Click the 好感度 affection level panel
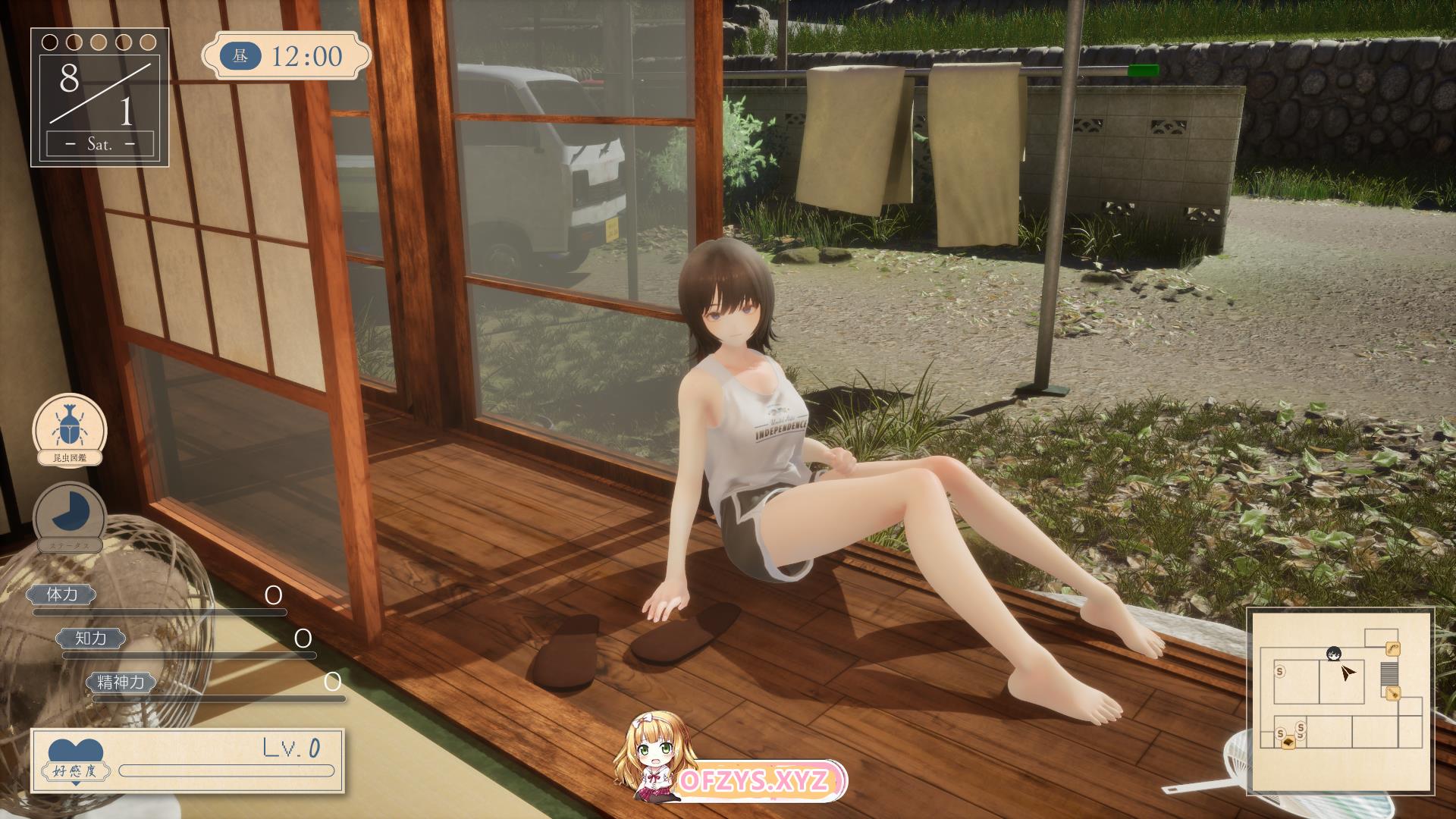This screenshot has height=819, width=1456. point(187,759)
